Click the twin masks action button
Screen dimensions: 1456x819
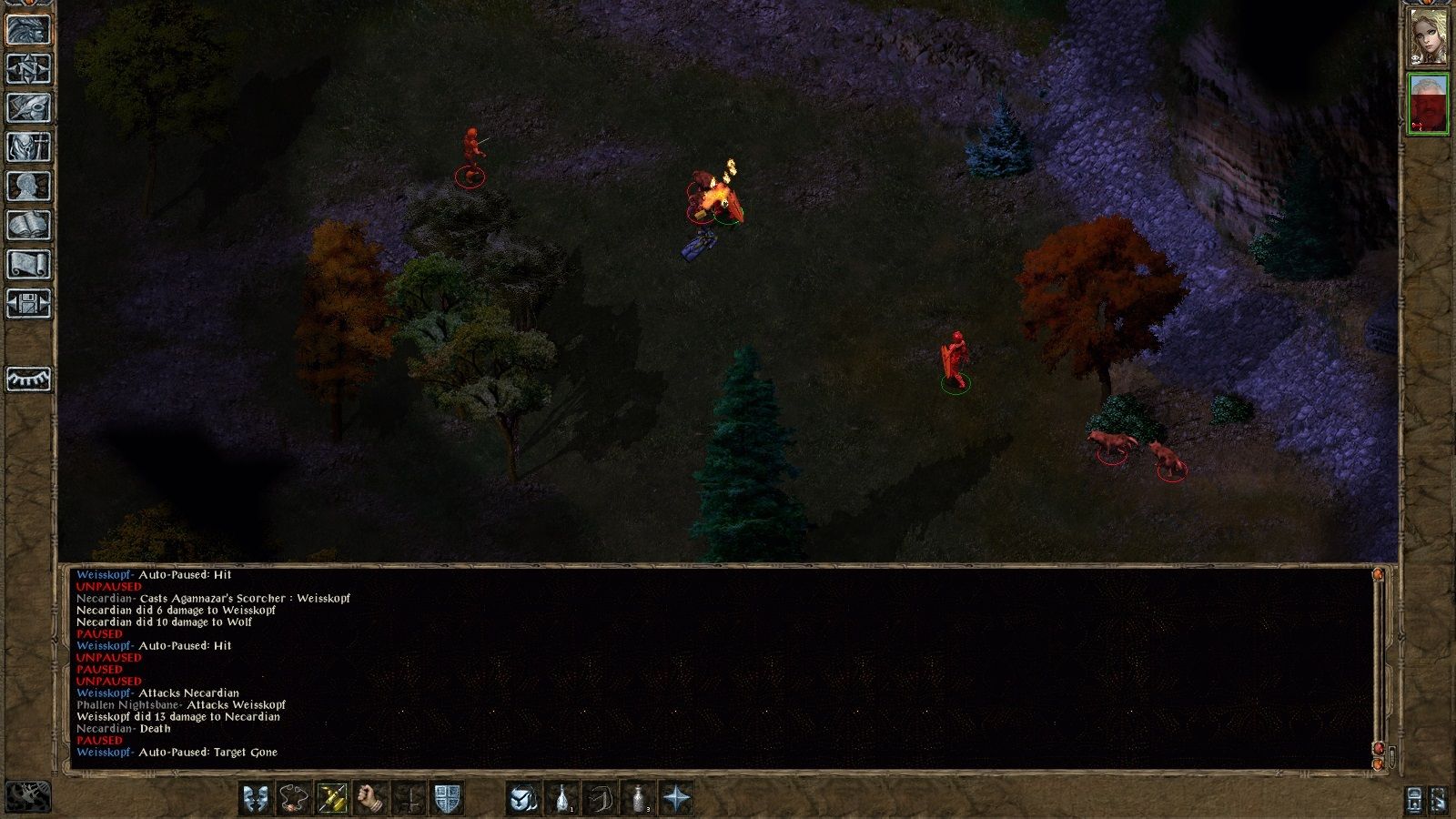(256, 798)
